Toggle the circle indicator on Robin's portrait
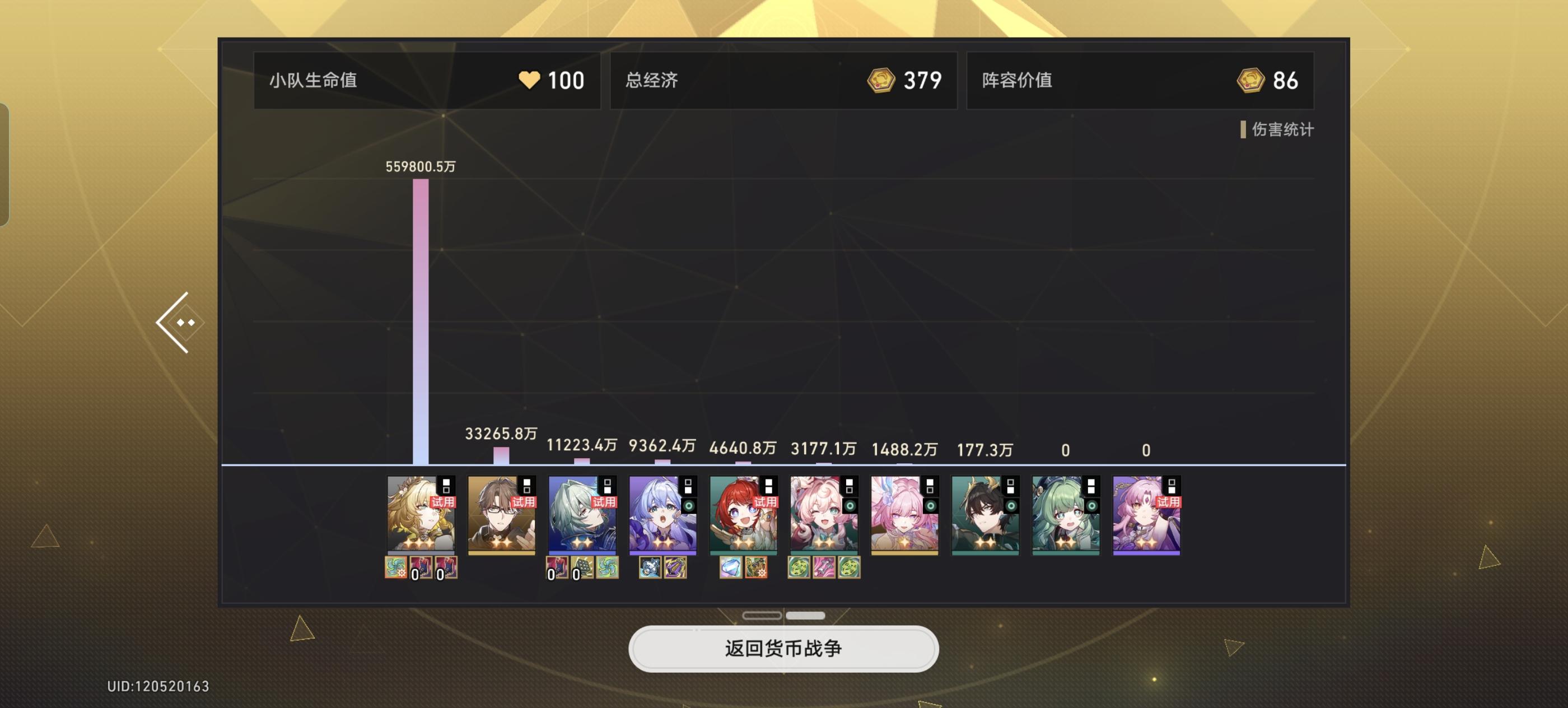 pos(689,505)
